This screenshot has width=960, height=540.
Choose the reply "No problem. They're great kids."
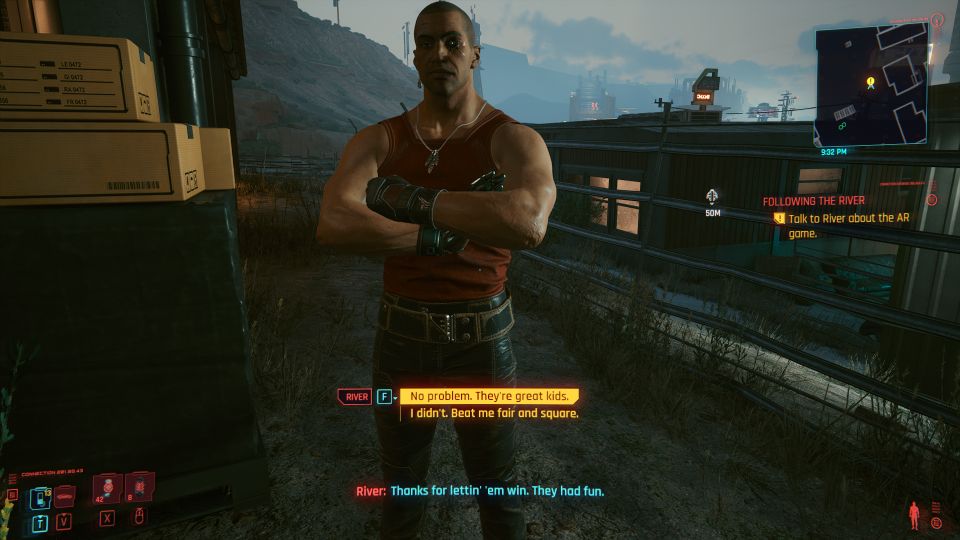490,396
